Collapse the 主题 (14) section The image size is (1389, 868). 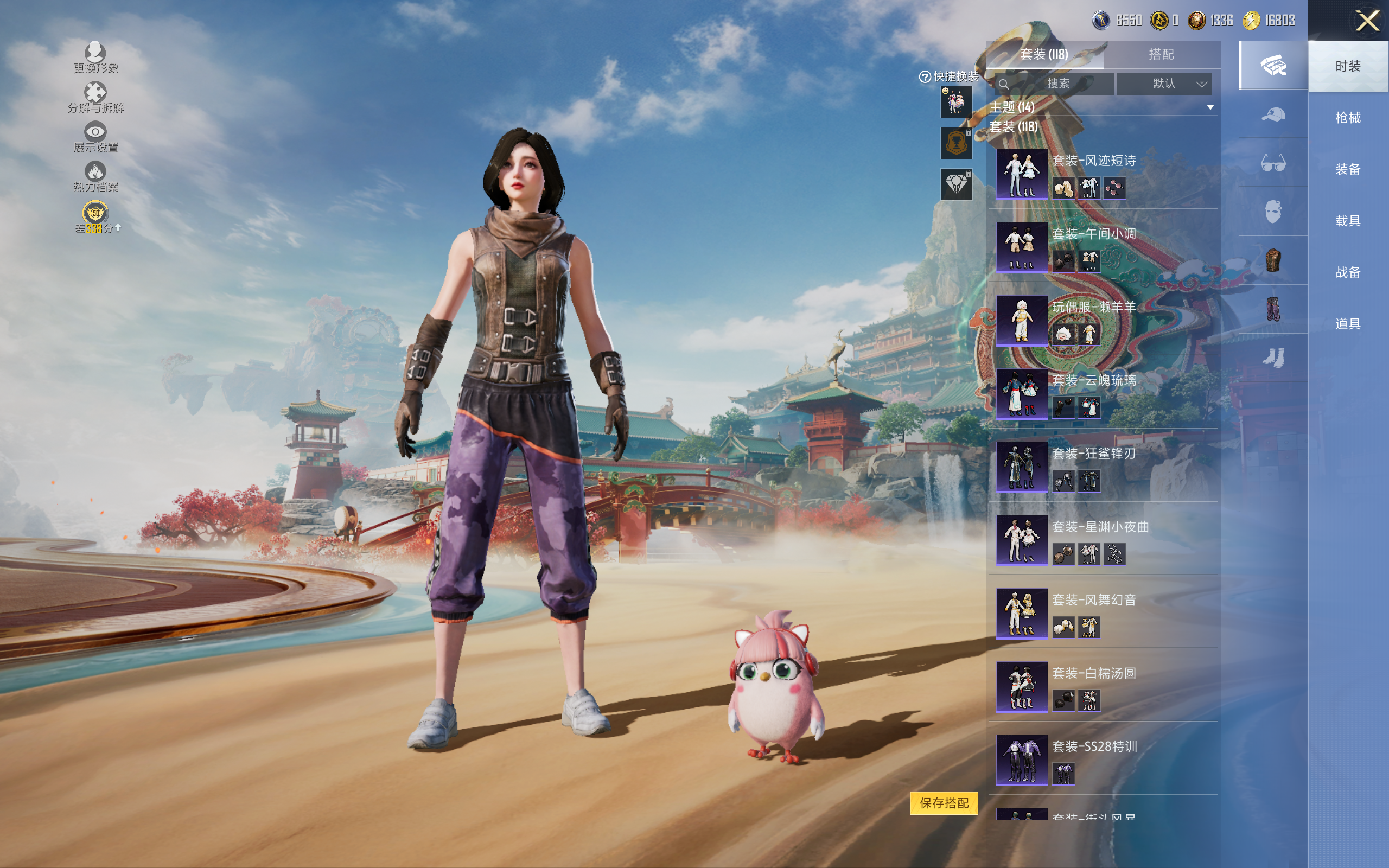click(x=1210, y=107)
